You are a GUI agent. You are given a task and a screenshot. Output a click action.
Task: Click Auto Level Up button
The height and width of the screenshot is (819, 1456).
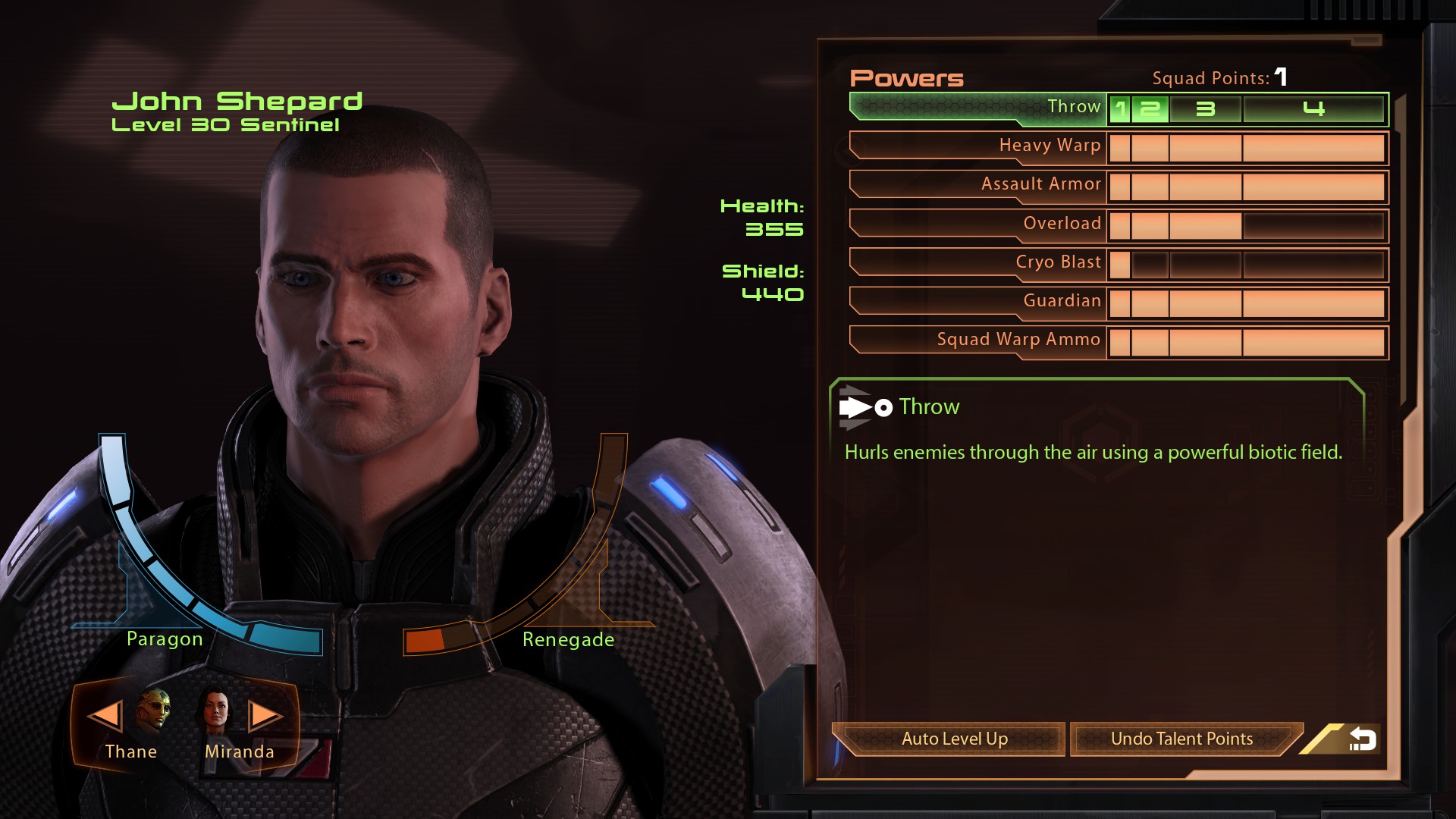[x=954, y=739]
